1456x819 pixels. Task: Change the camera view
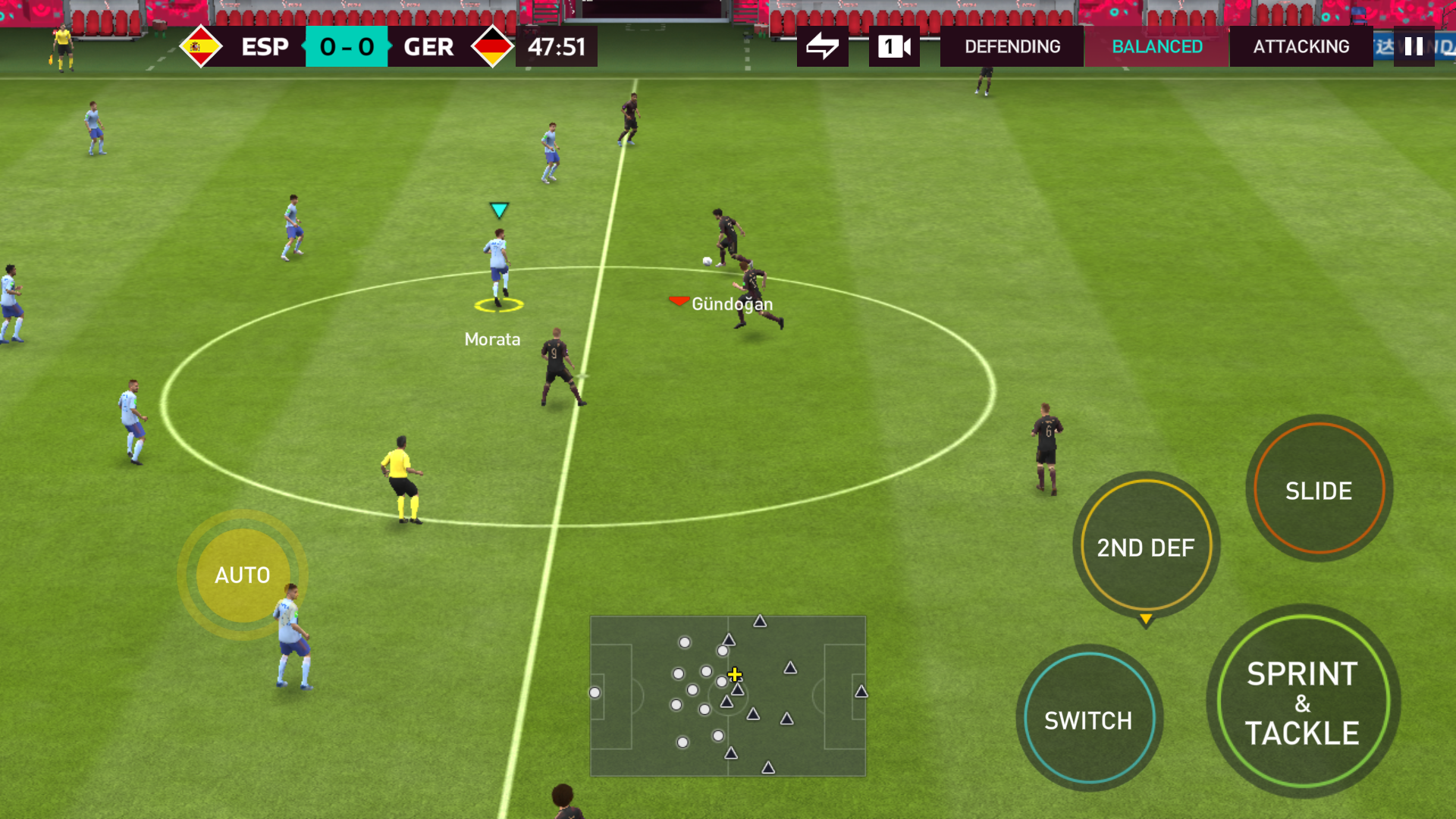point(894,47)
